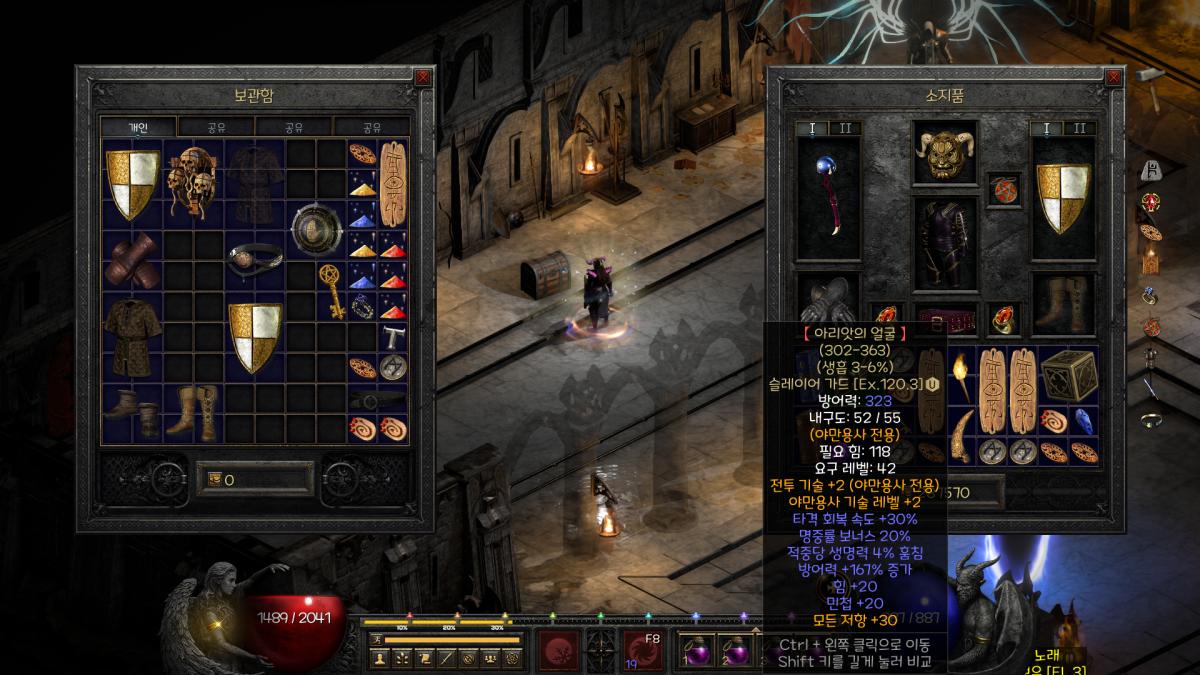Close the inventory (소지품) window
Viewport: 1200px width, 675px height.
pyautogui.click(x=1114, y=77)
